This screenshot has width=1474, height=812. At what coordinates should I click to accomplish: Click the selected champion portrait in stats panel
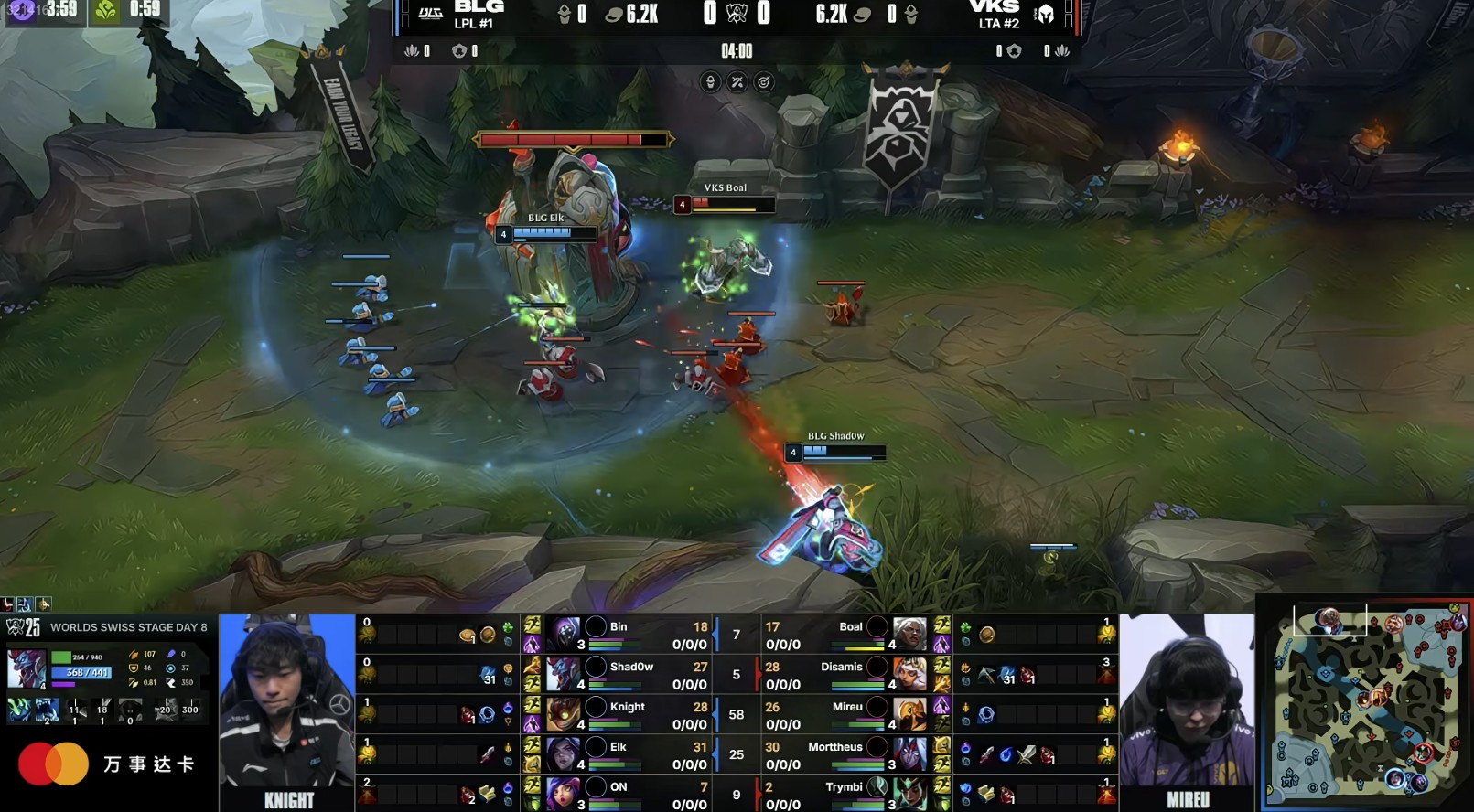[26, 668]
